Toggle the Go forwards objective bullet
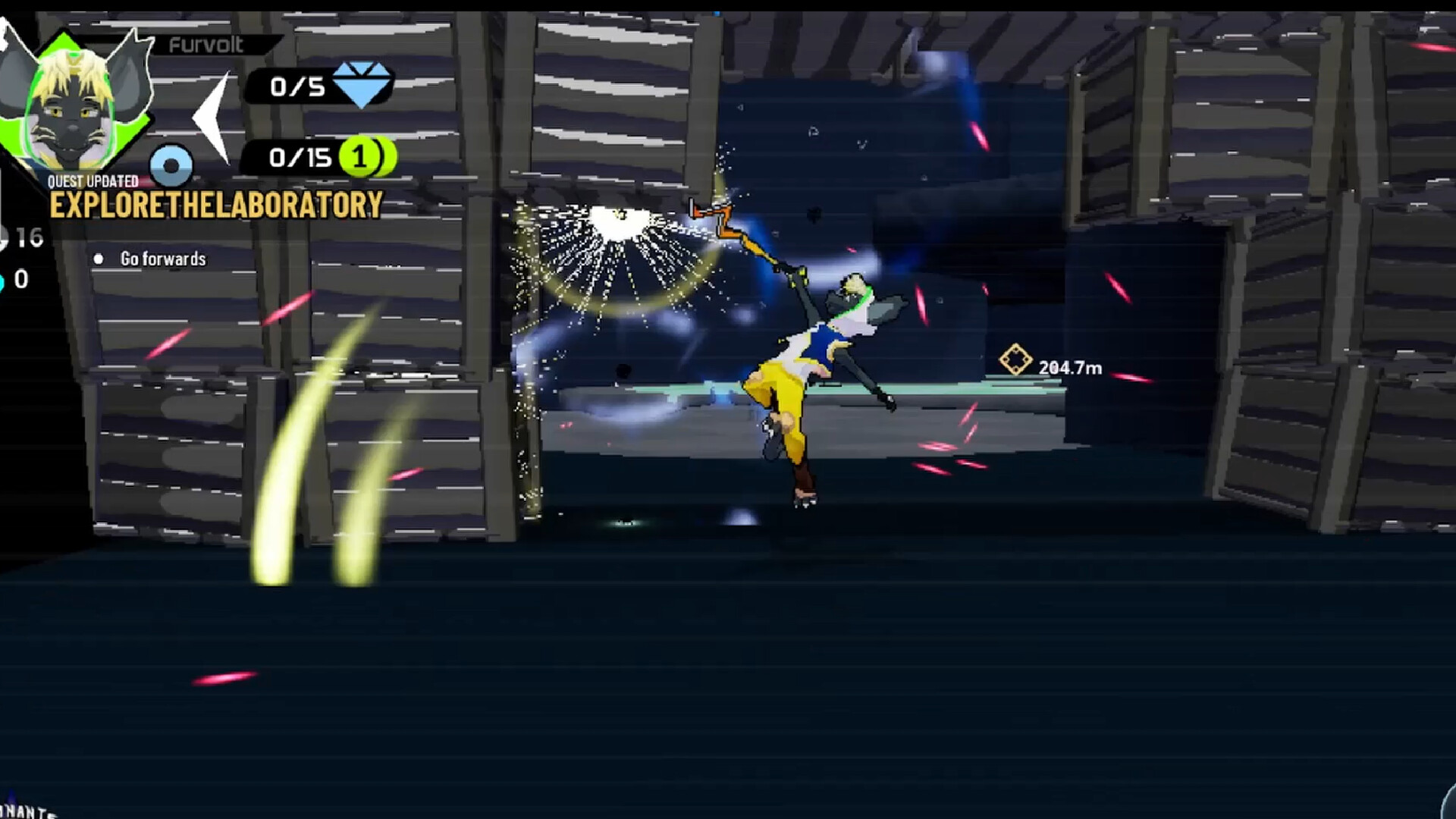Screen dimensions: 1456x819 [98, 259]
